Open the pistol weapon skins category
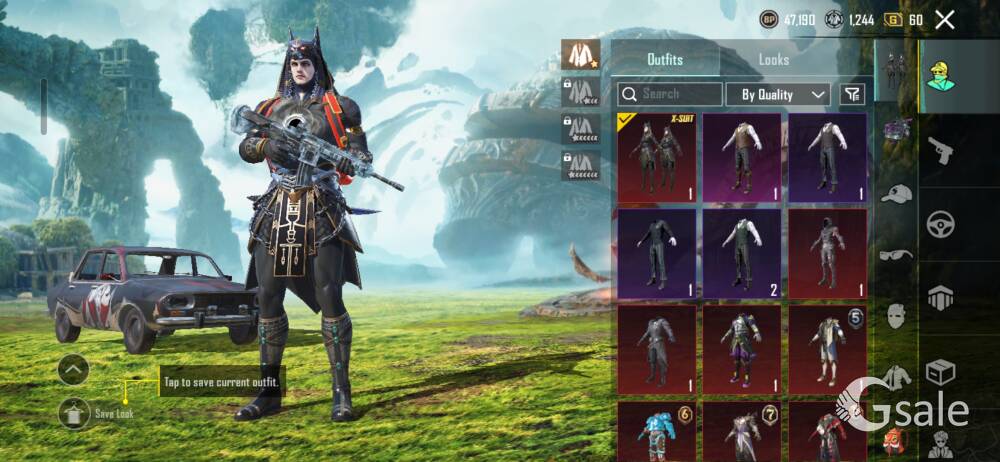 click(940, 150)
